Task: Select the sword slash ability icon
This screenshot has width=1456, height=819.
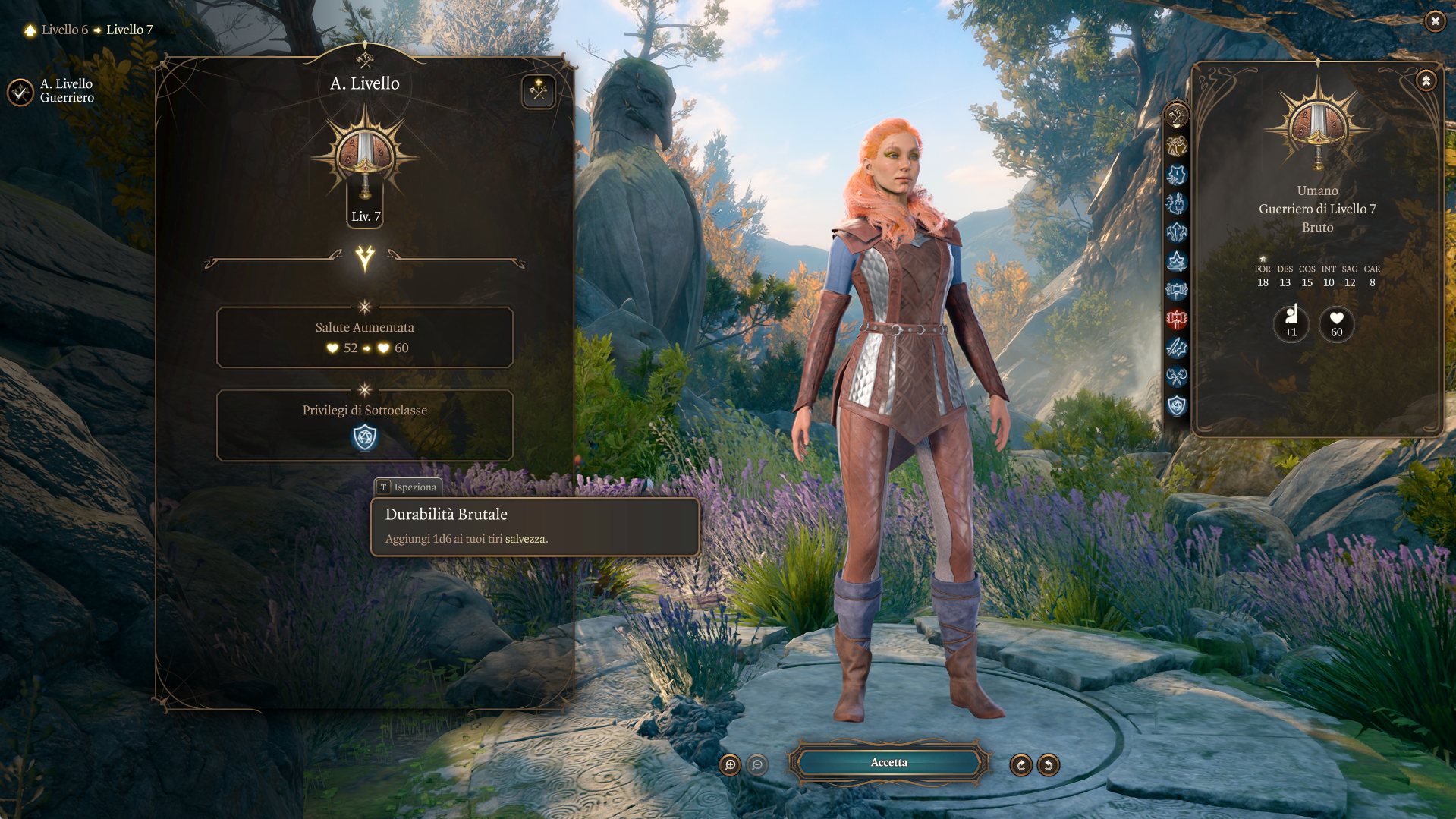Action: coord(1176,348)
